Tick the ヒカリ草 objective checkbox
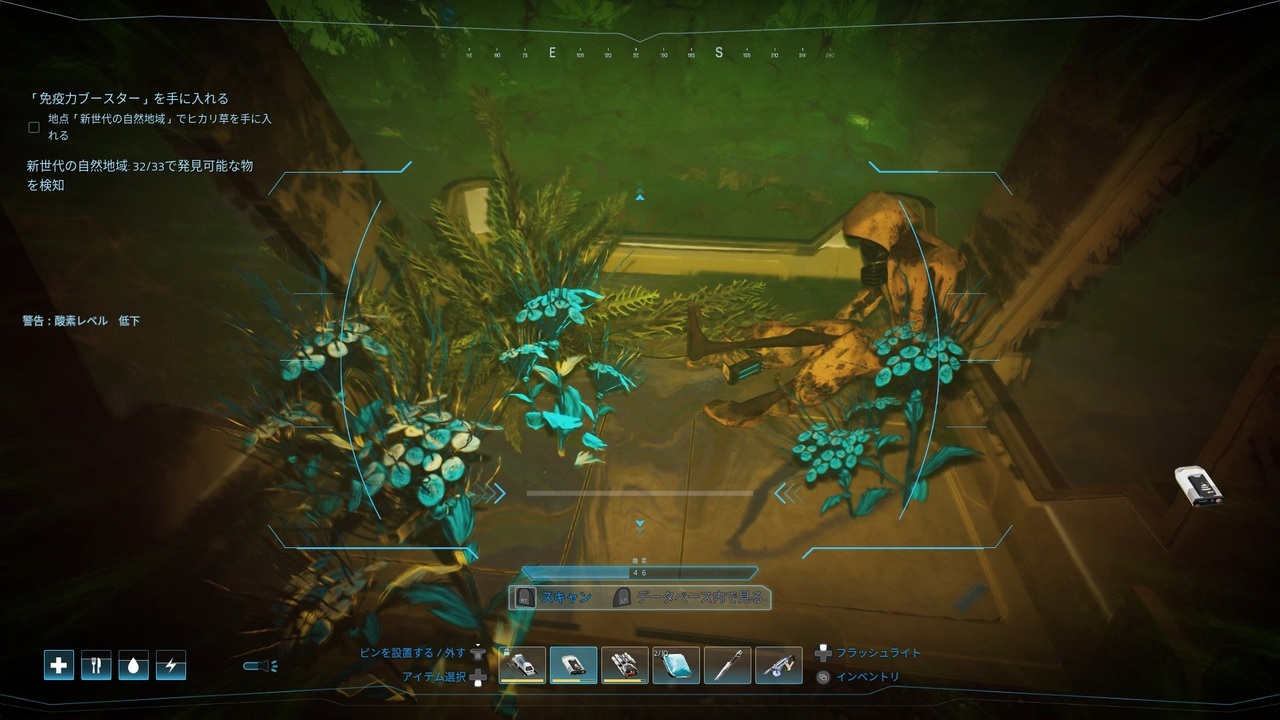This screenshot has height=720, width=1280. 34,127
